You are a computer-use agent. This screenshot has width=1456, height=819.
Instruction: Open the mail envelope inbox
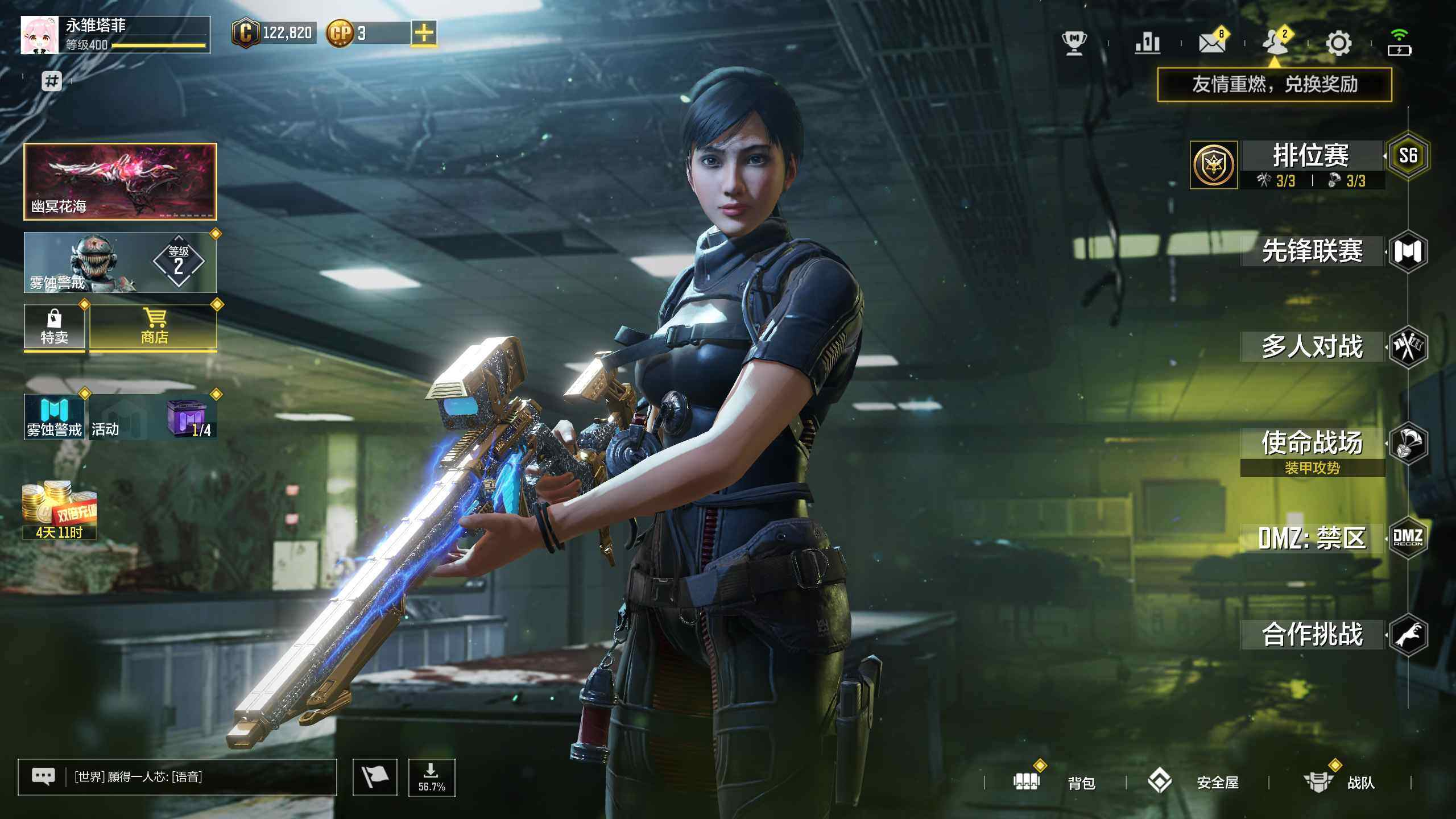pos(1211,43)
